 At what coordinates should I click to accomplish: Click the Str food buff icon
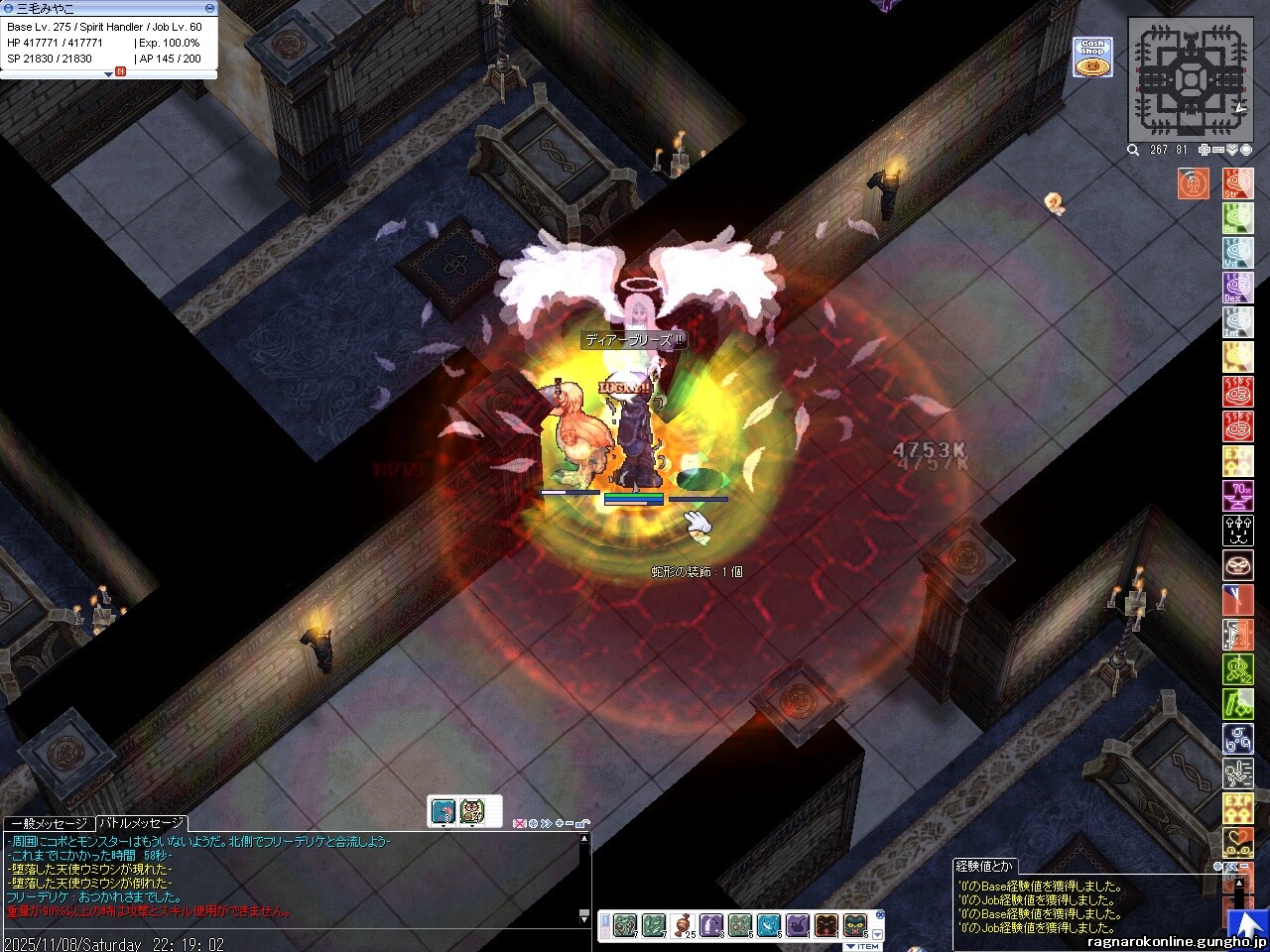[x=1237, y=184]
